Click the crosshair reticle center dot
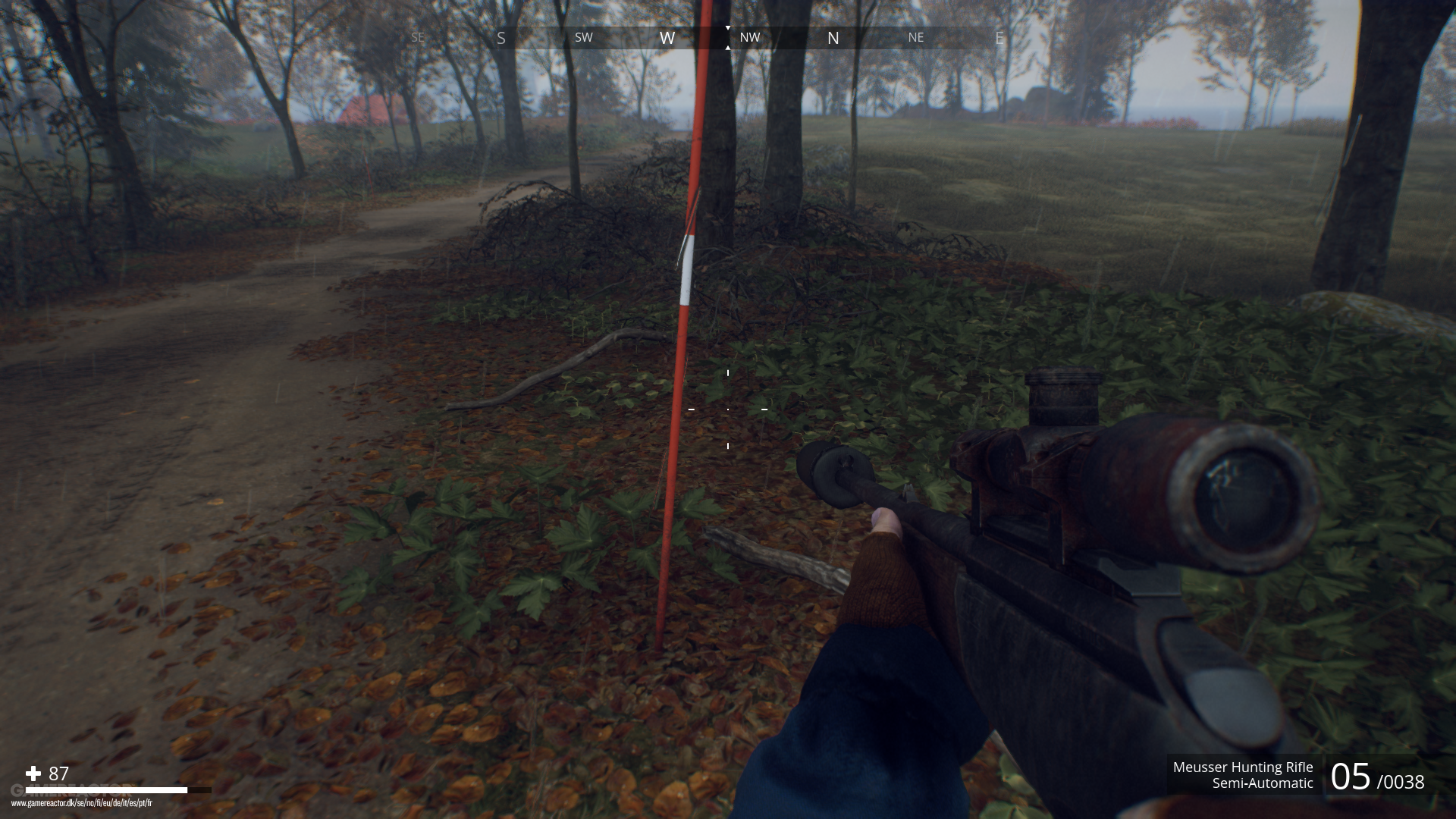Image resolution: width=1456 pixels, height=819 pixels. point(728,409)
